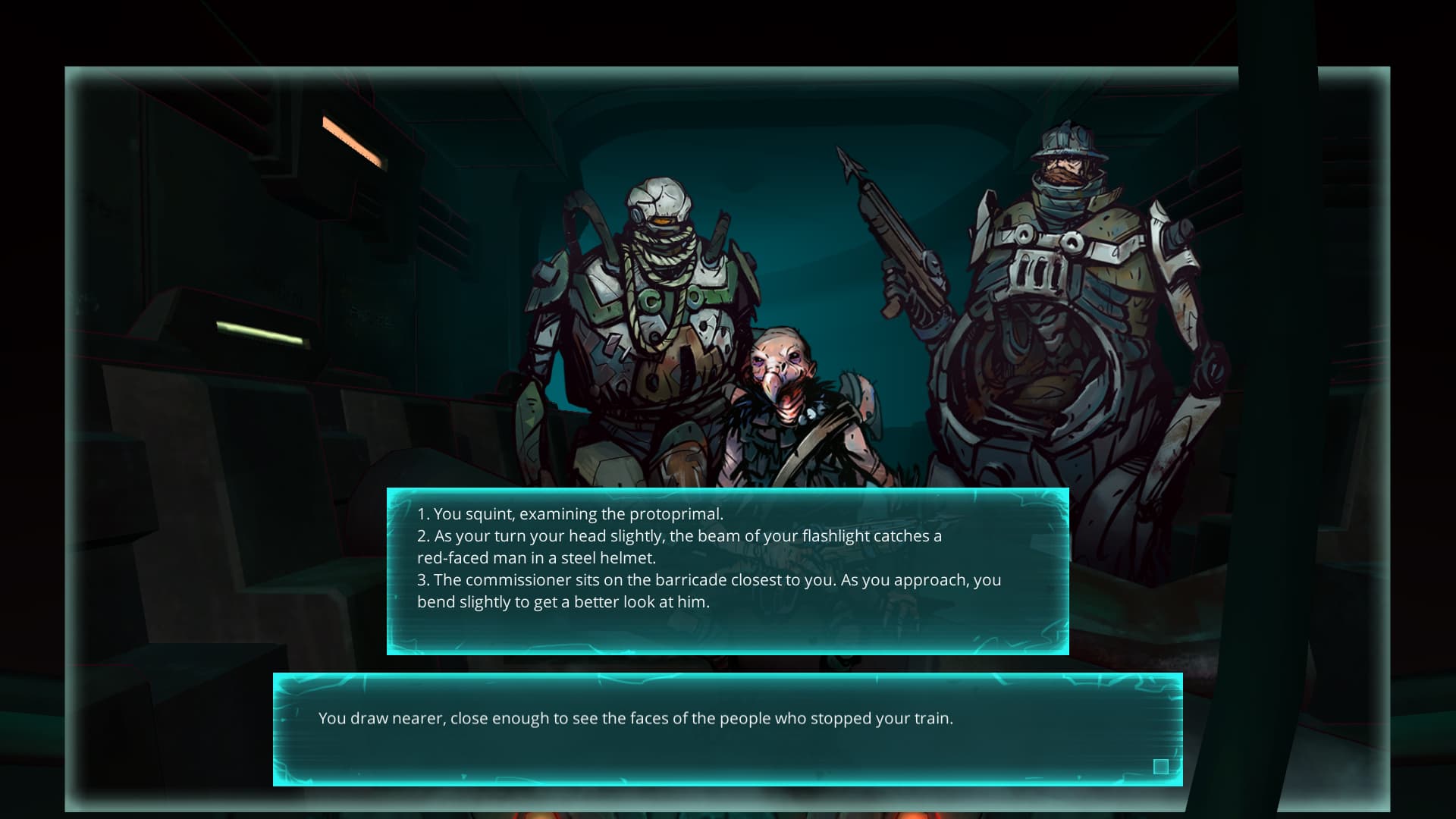Pick option 3 to approach the commissioner
The height and width of the screenshot is (819, 1456).
[x=708, y=591]
